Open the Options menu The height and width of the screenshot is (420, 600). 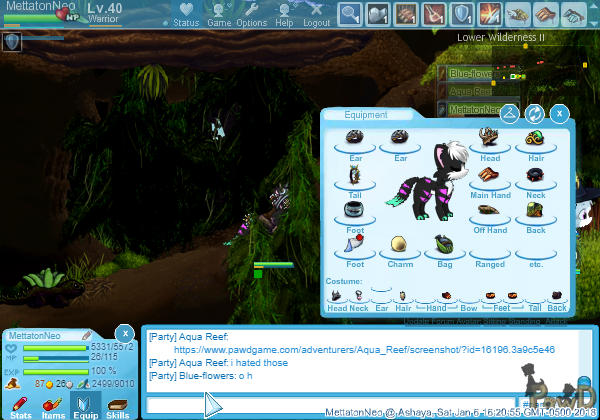click(251, 14)
